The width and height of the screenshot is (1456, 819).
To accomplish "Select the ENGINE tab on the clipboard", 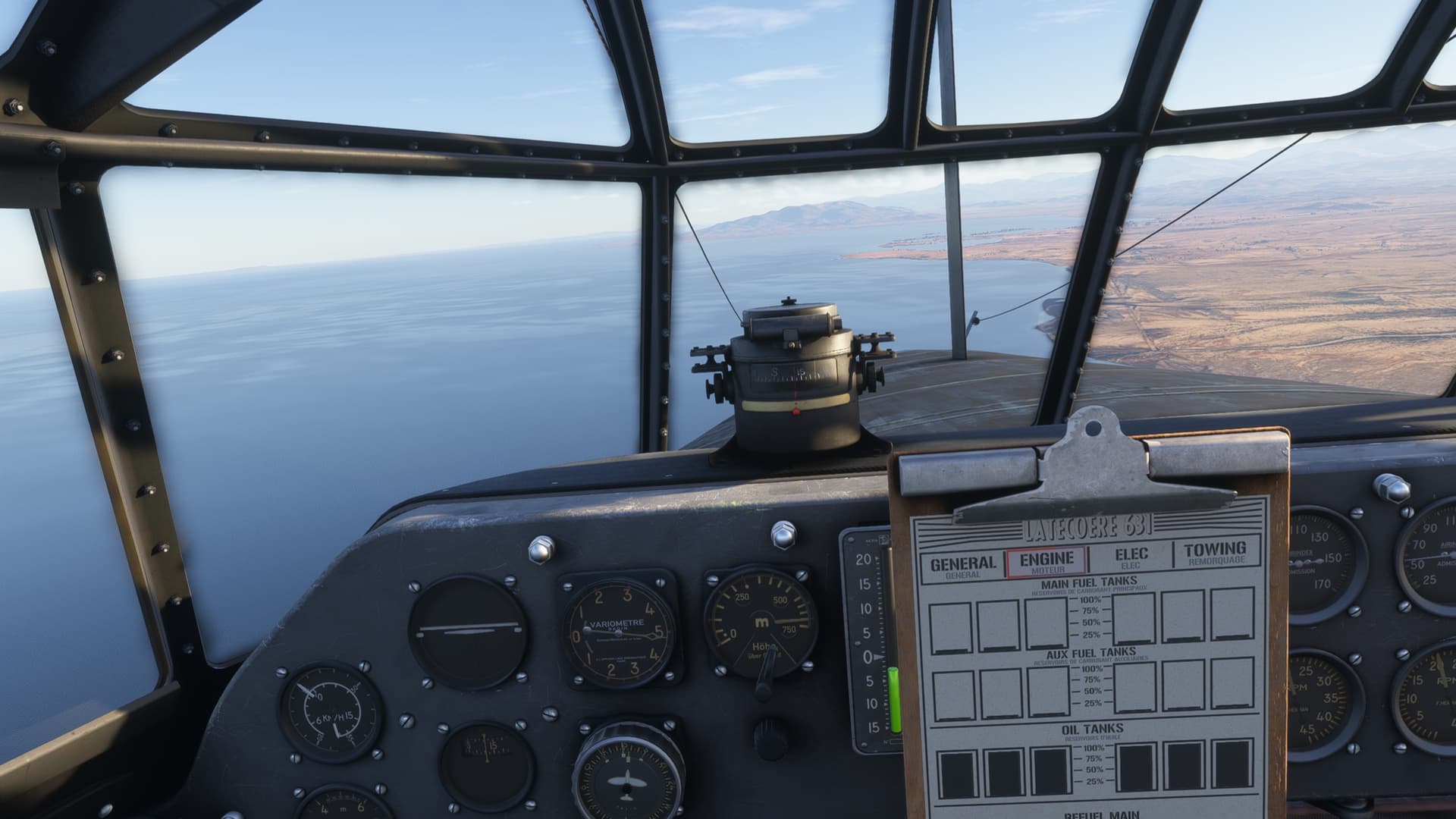I will coord(1046,561).
